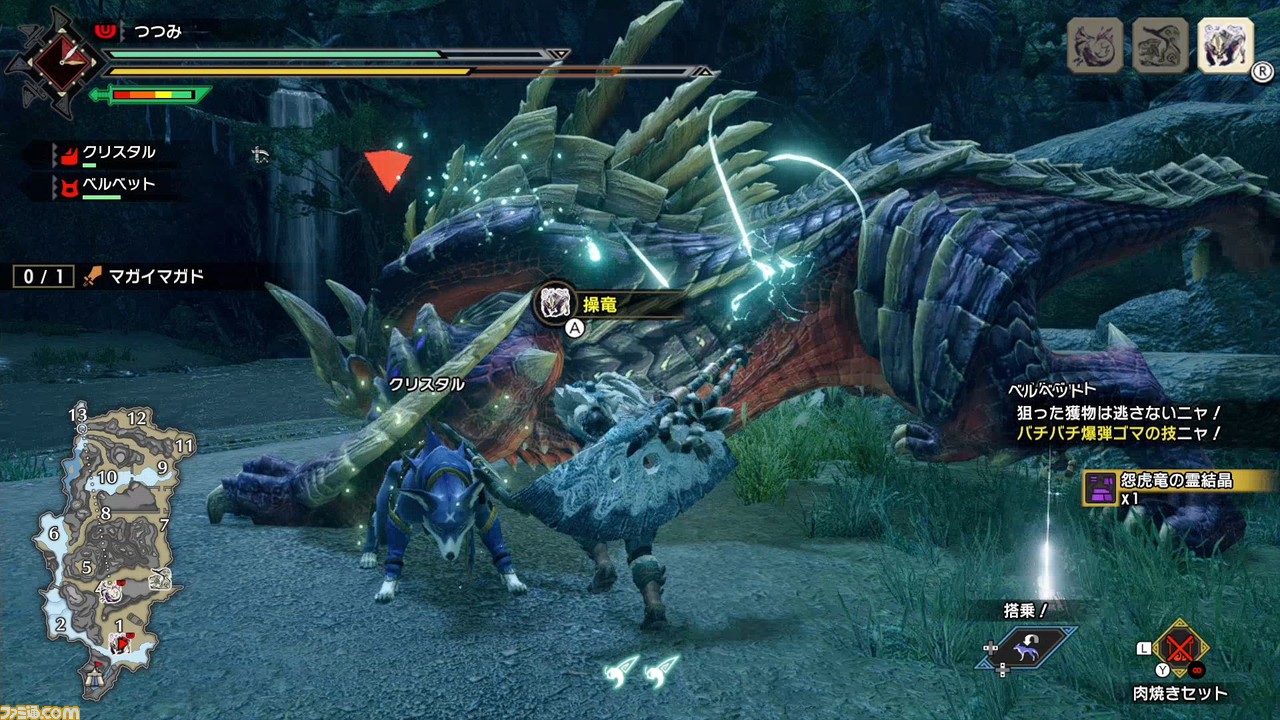The height and width of the screenshot is (720, 1280).
Task: Select area 13 on the minimap
Action: [78, 414]
